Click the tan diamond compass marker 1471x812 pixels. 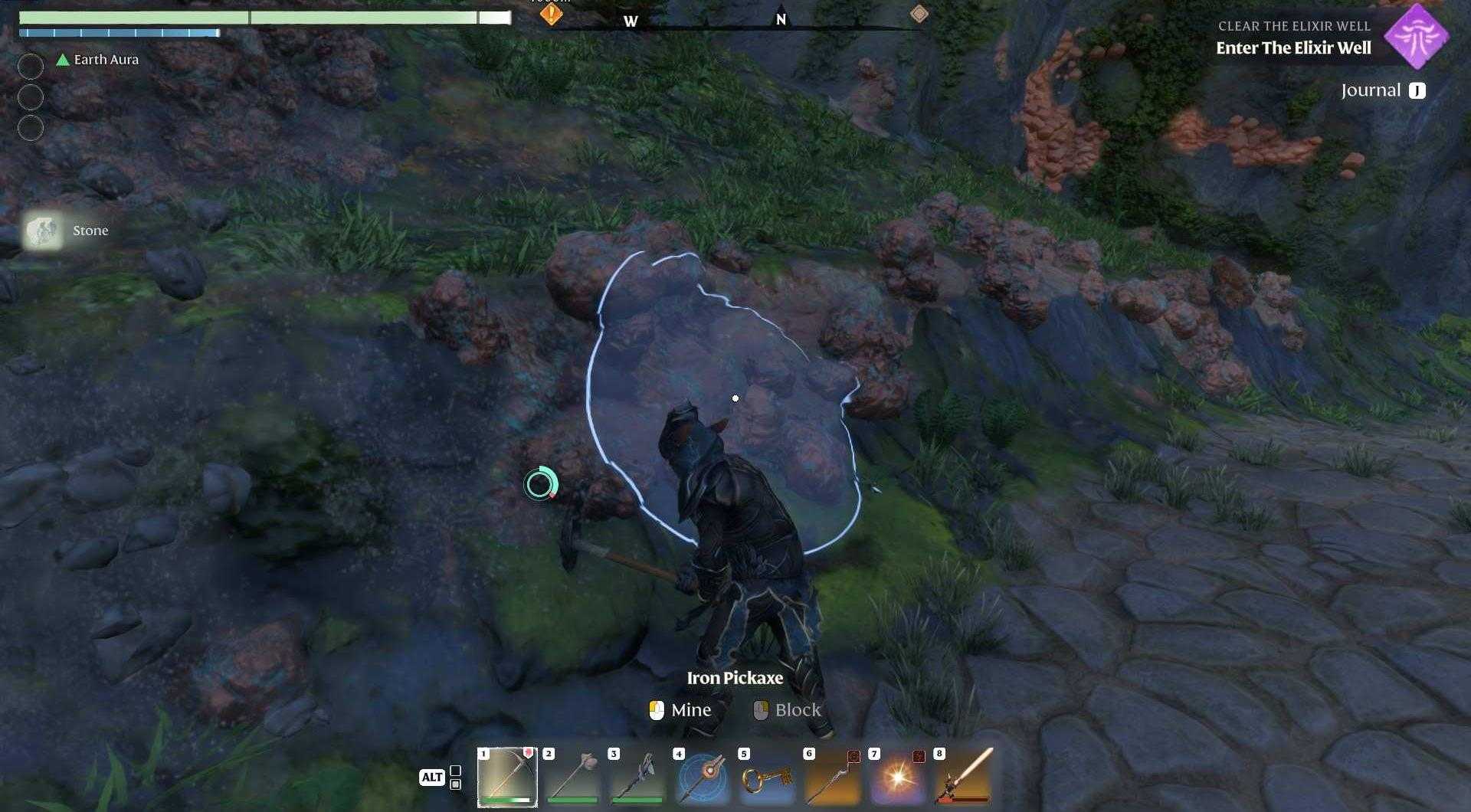tap(919, 14)
